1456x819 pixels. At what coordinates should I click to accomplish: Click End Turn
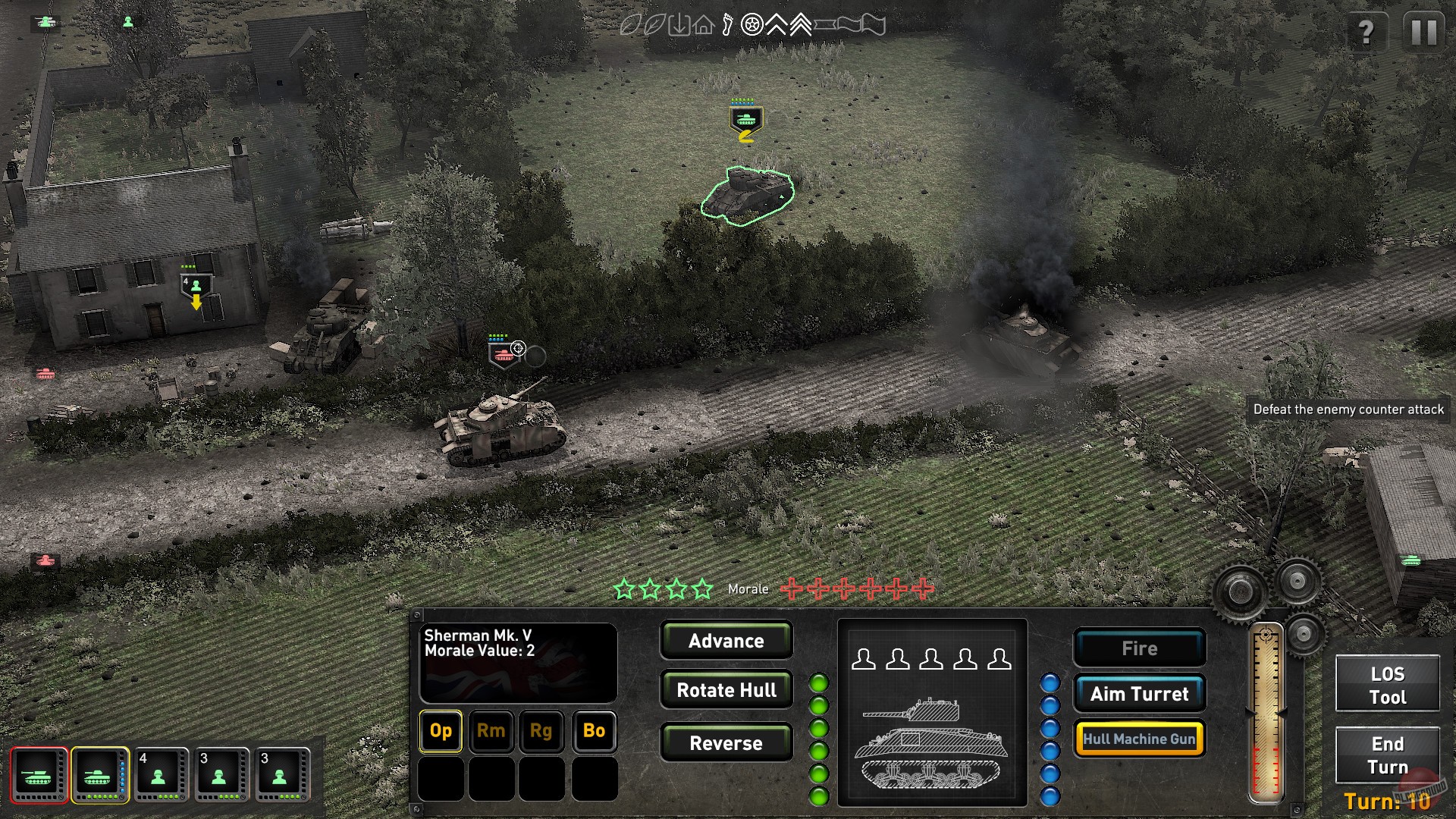pyautogui.click(x=1388, y=756)
